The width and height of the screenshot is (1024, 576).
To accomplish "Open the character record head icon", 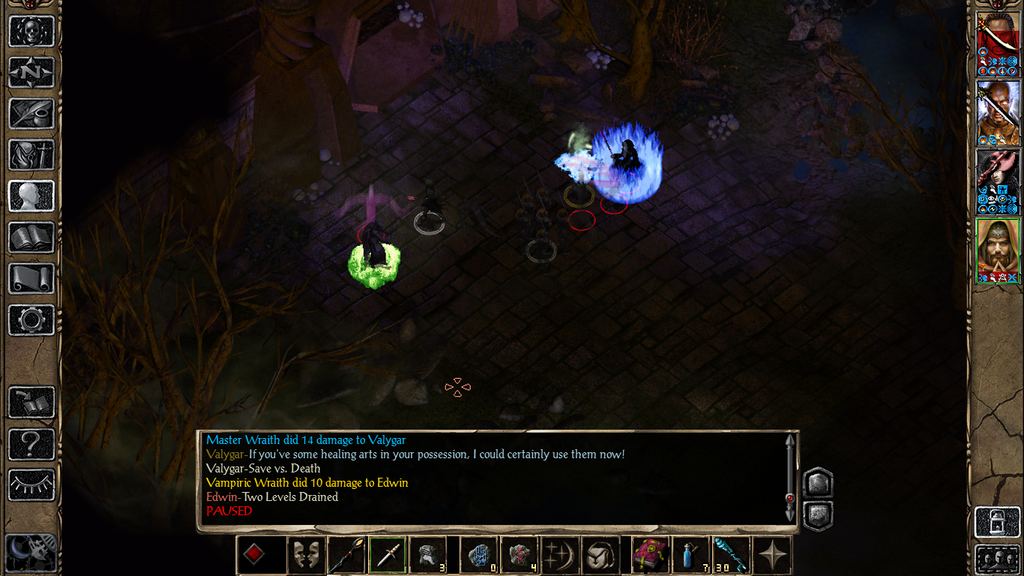I will tap(31, 196).
